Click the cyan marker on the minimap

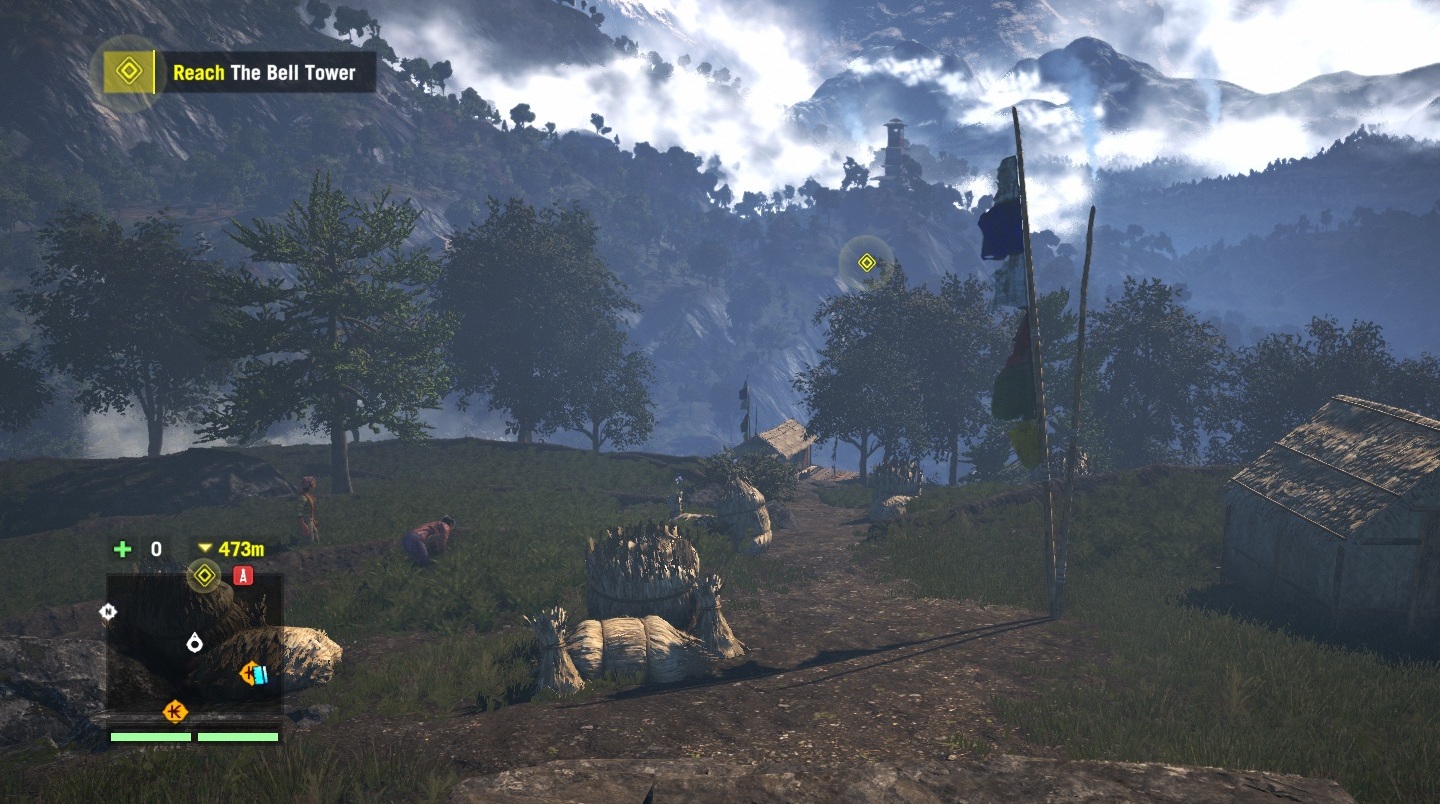tap(260, 675)
